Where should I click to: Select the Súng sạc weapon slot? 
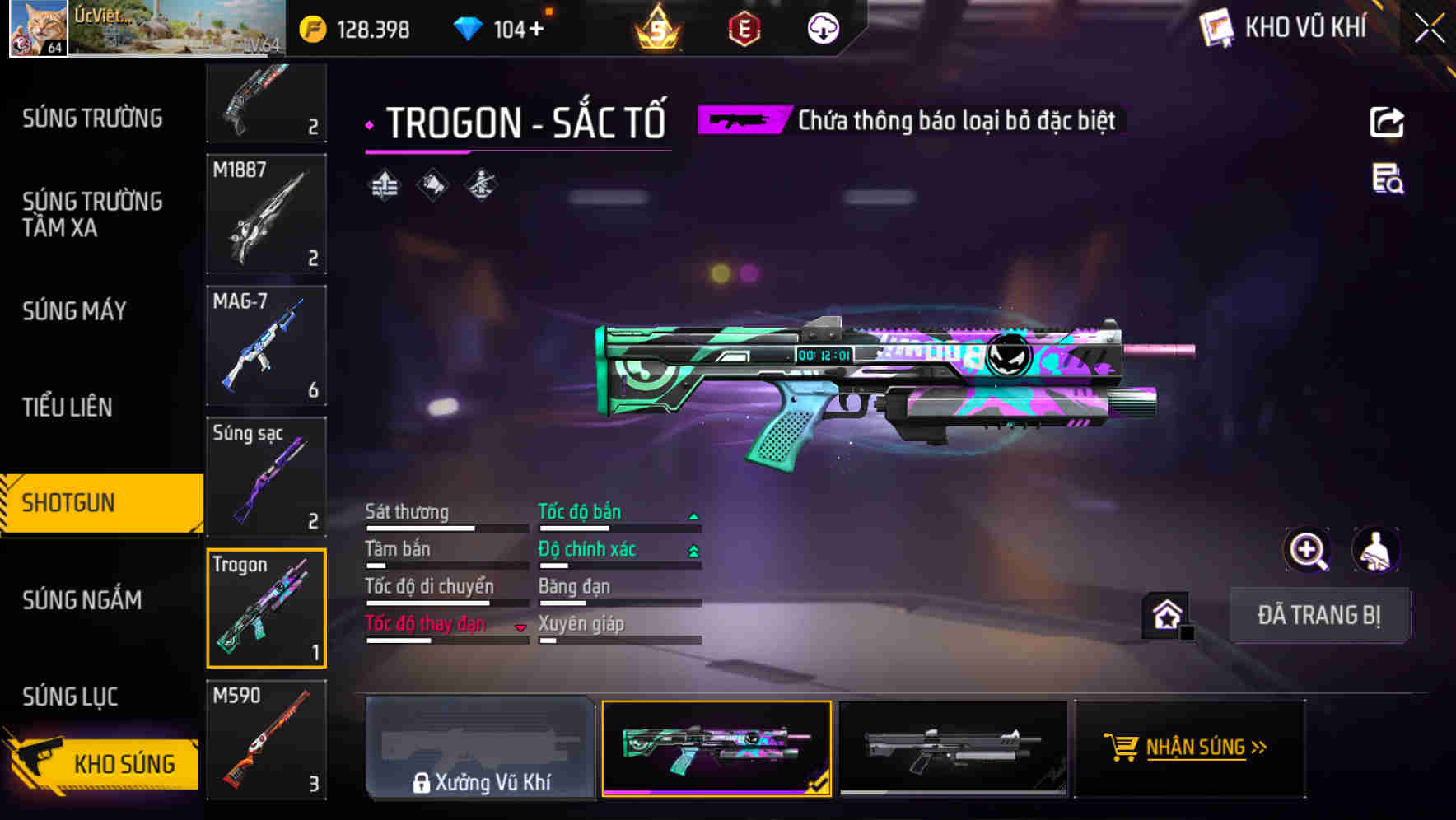click(x=266, y=477)
